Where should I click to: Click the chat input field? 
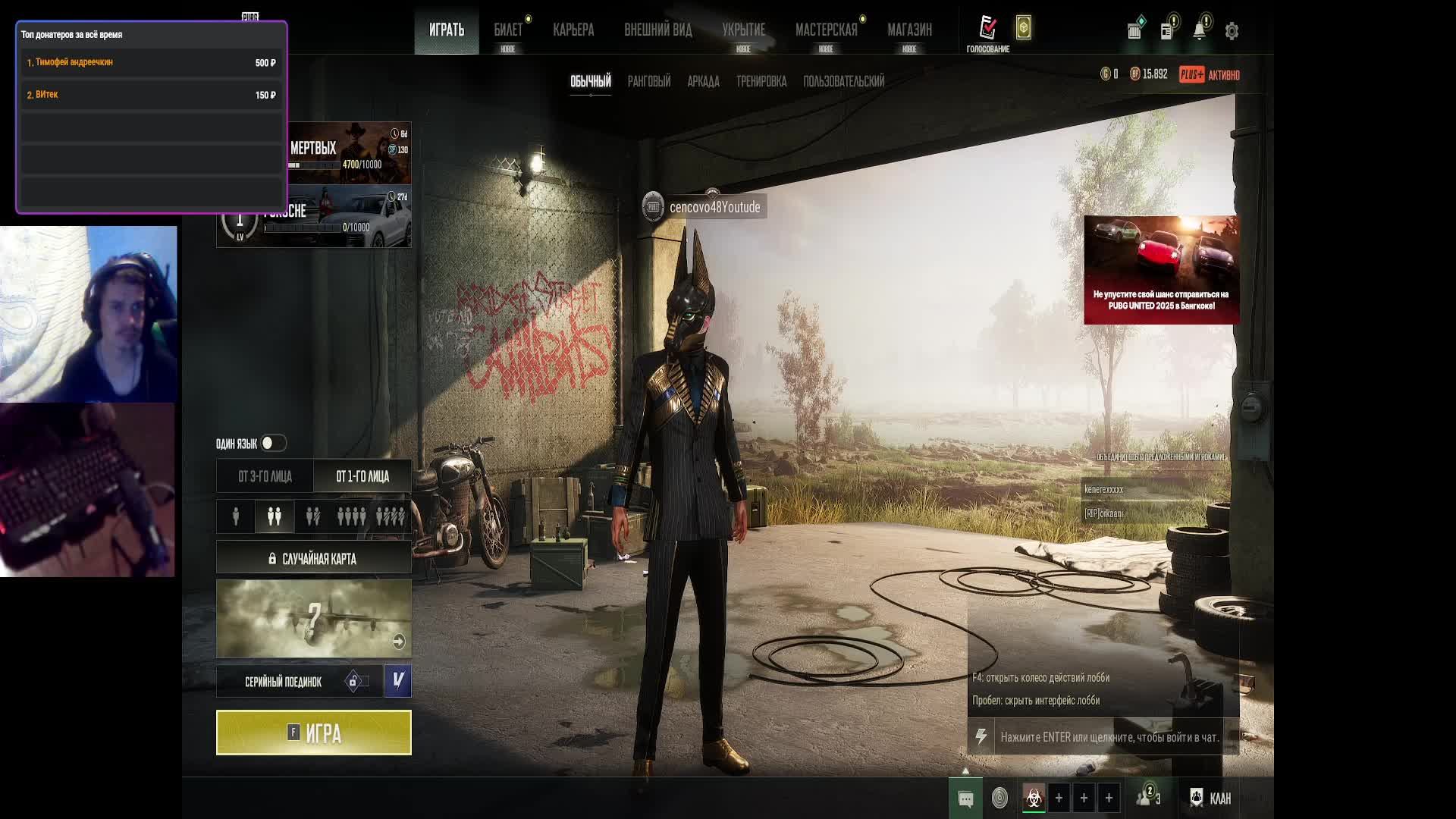coord(1109,737)
